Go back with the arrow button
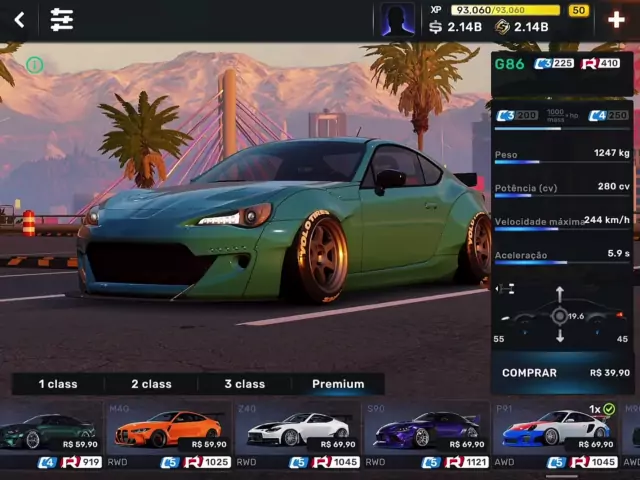640x480 pixels. point(19,20)
